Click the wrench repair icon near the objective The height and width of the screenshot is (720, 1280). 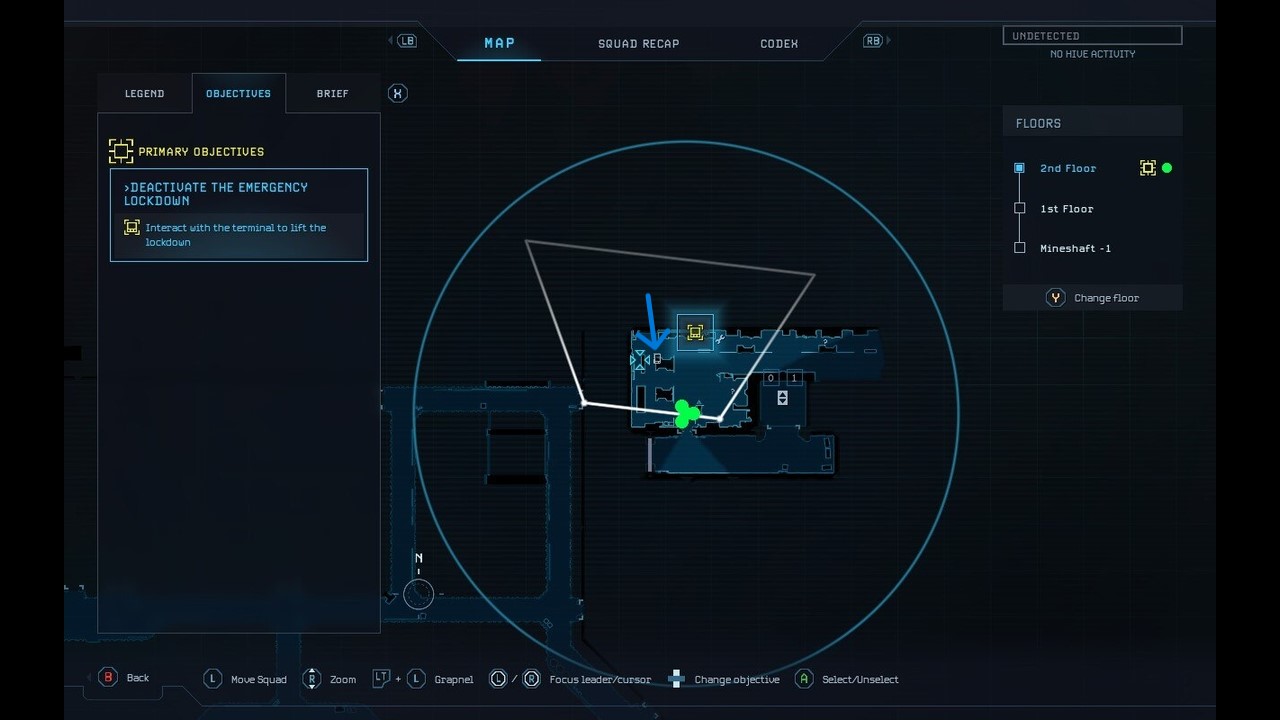(720, 339)
